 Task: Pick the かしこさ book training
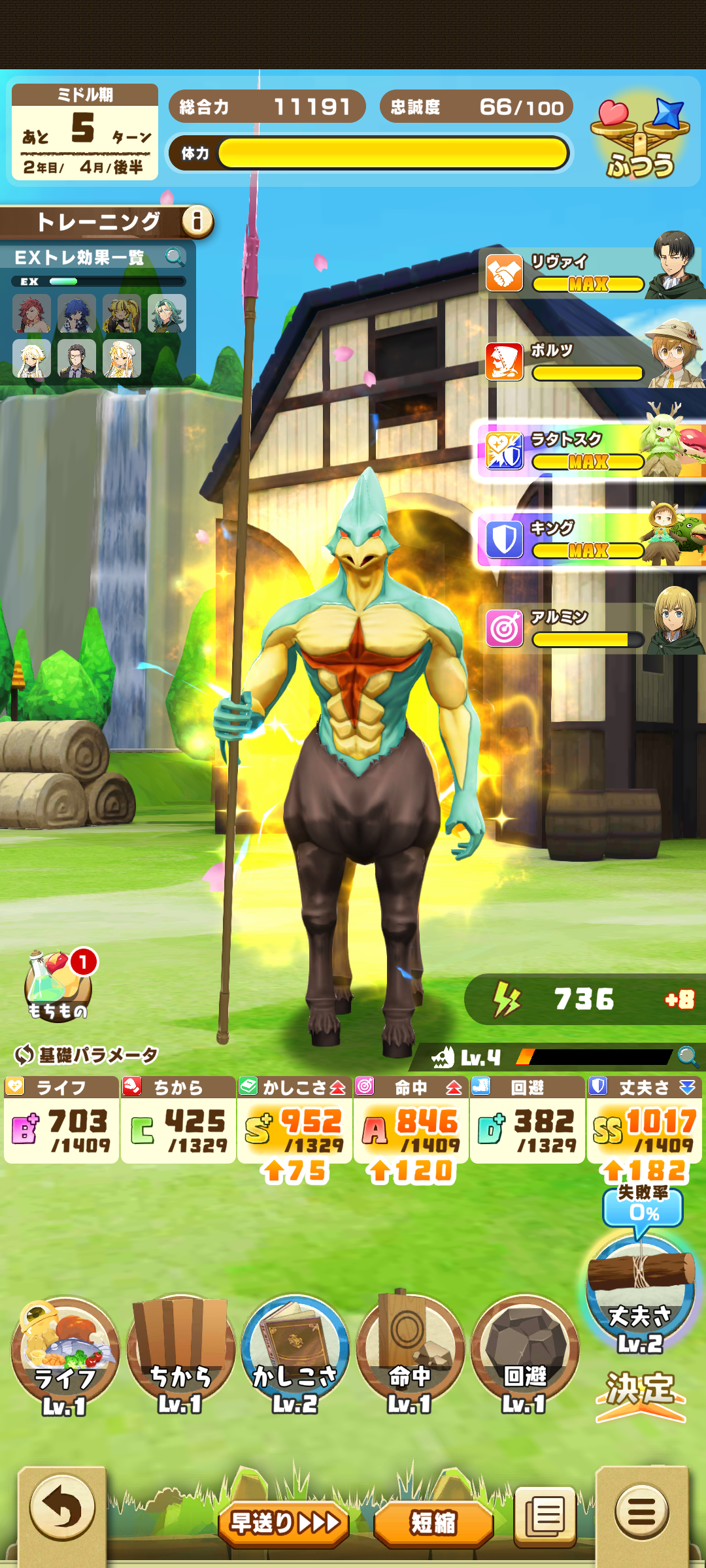pos(295,1354)
